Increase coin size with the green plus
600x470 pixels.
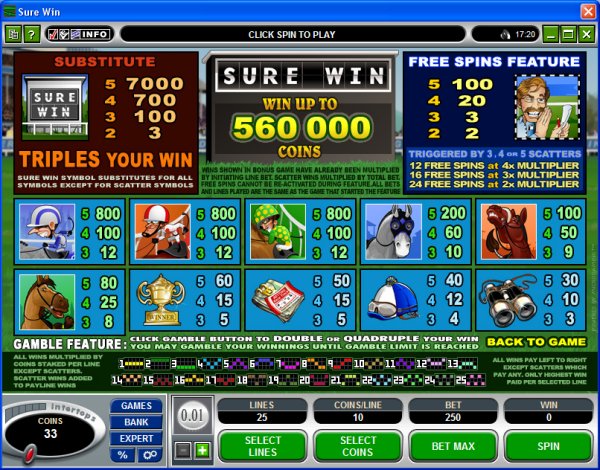point(203,449)
